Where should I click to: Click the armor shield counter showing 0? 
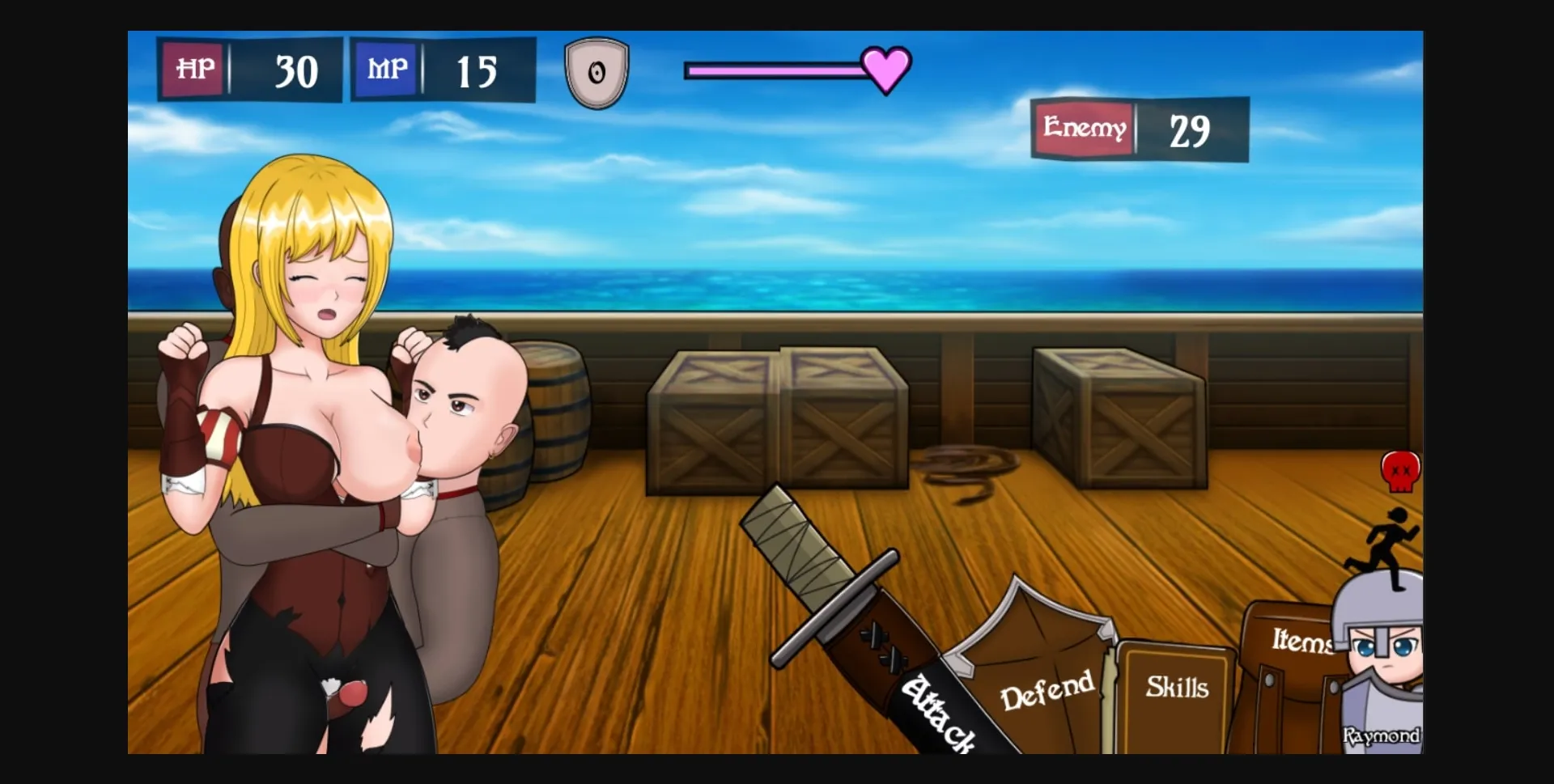tap(598, 71)
